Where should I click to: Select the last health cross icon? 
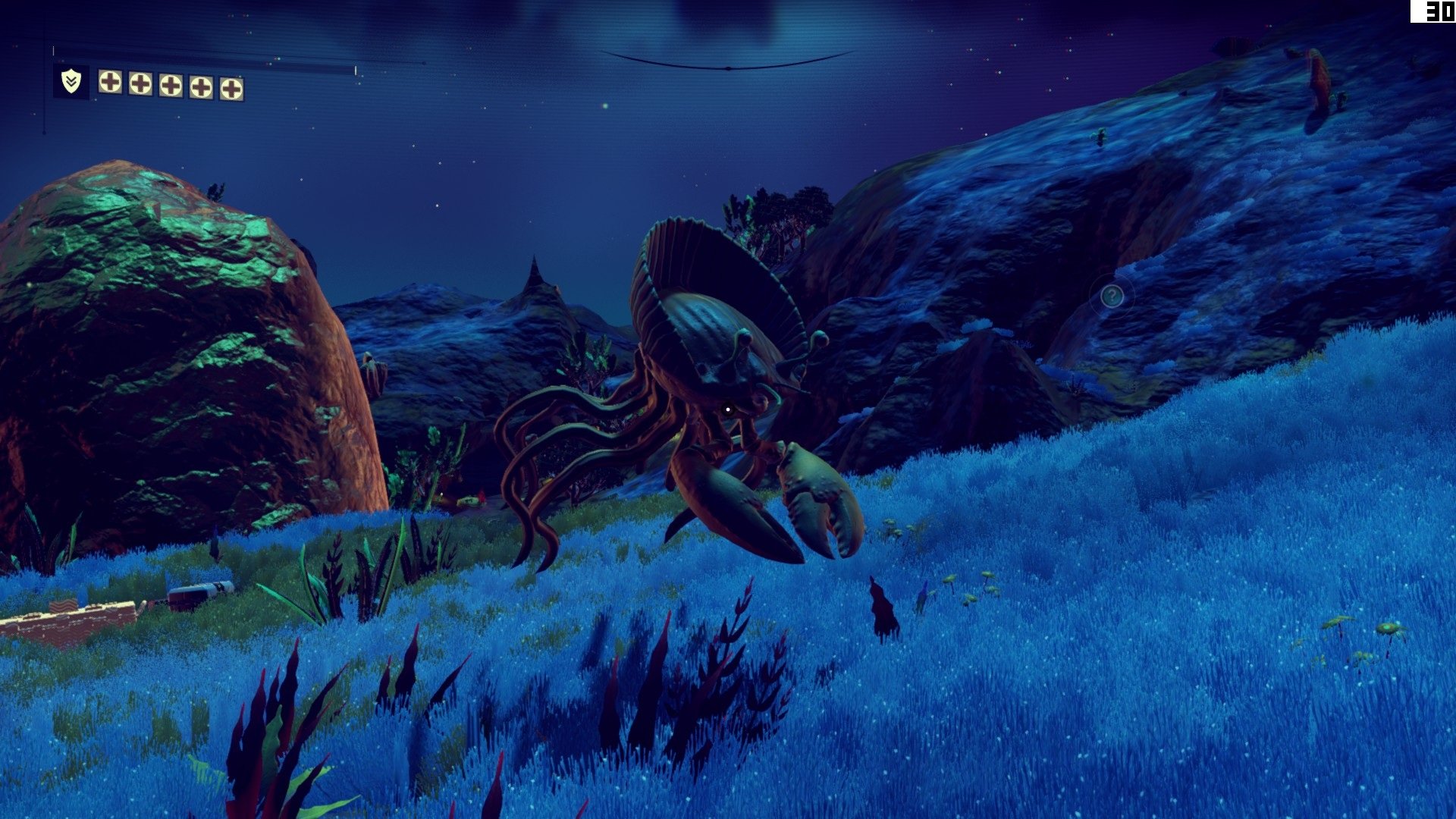pyautogui.click(x=231, y=87)
